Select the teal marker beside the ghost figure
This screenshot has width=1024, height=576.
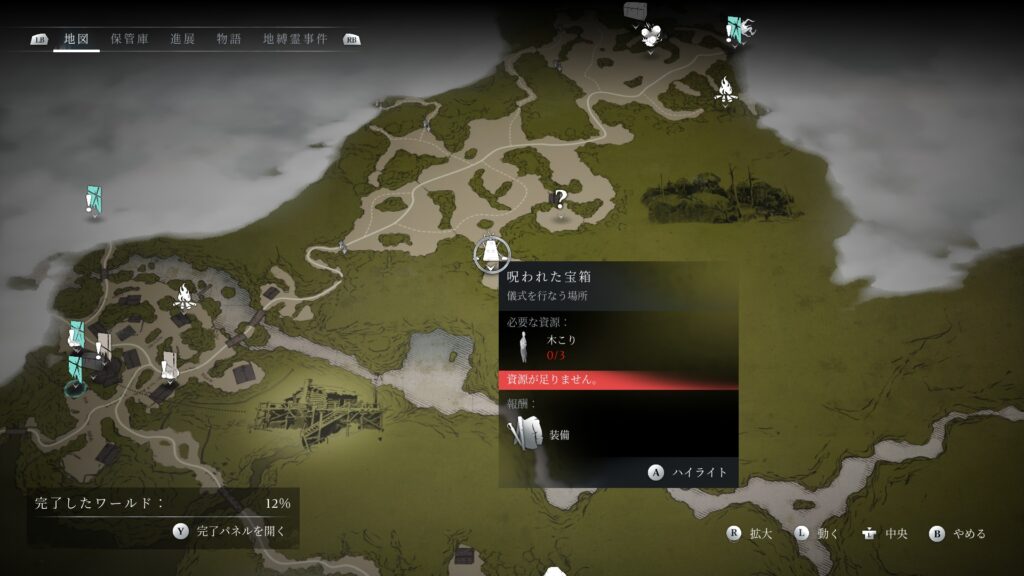[x=735, y=30]
